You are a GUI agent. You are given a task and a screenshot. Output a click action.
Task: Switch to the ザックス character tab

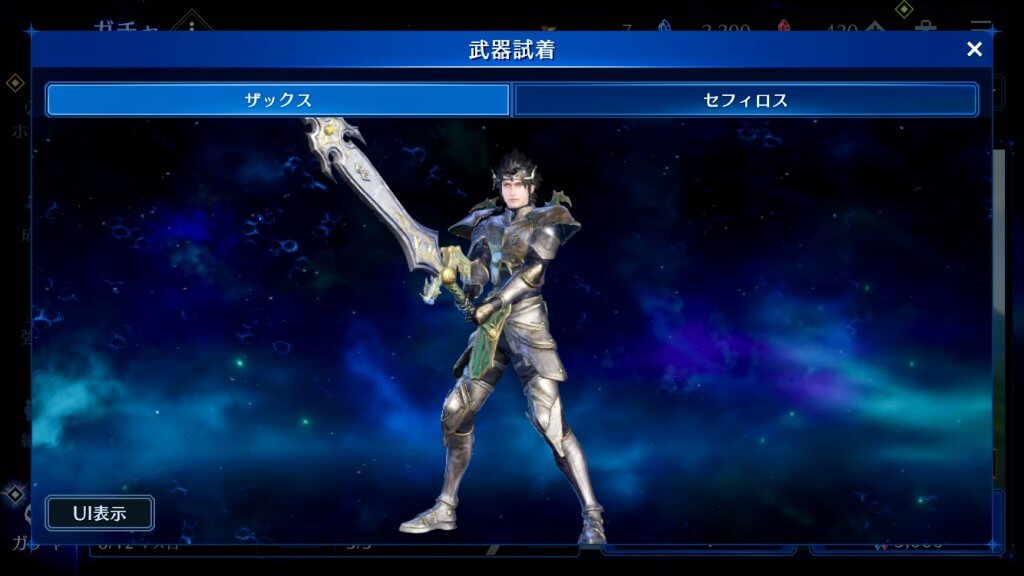[x=278, y=100]
